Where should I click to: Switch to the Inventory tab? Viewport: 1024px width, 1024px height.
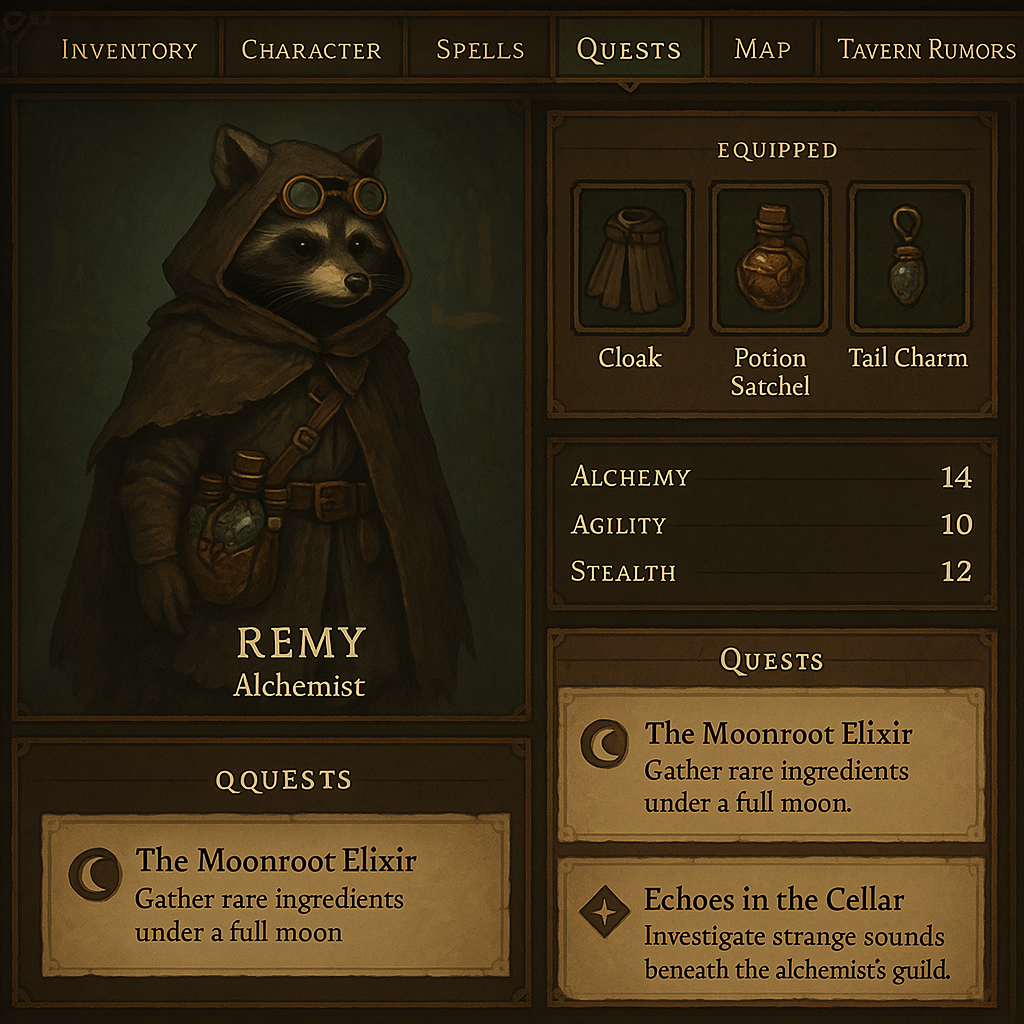point(129,49)
